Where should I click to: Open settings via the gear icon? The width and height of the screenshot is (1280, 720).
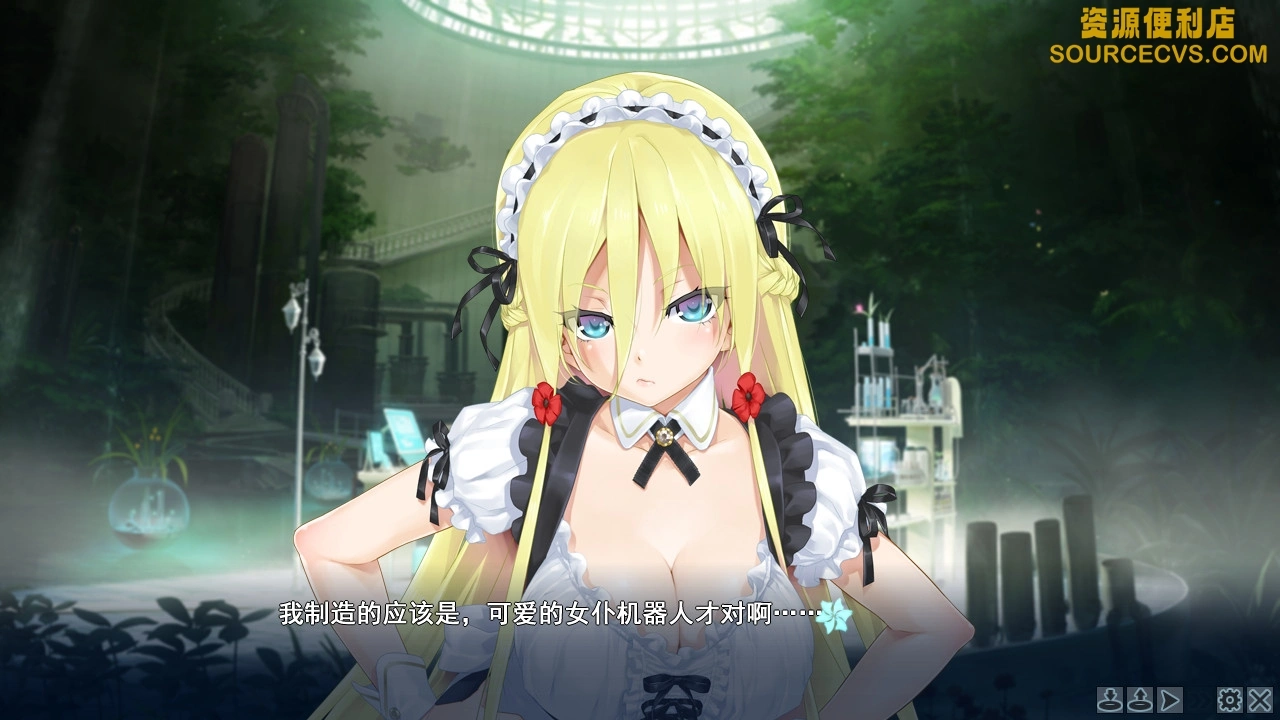click(x=1229, y=699)
